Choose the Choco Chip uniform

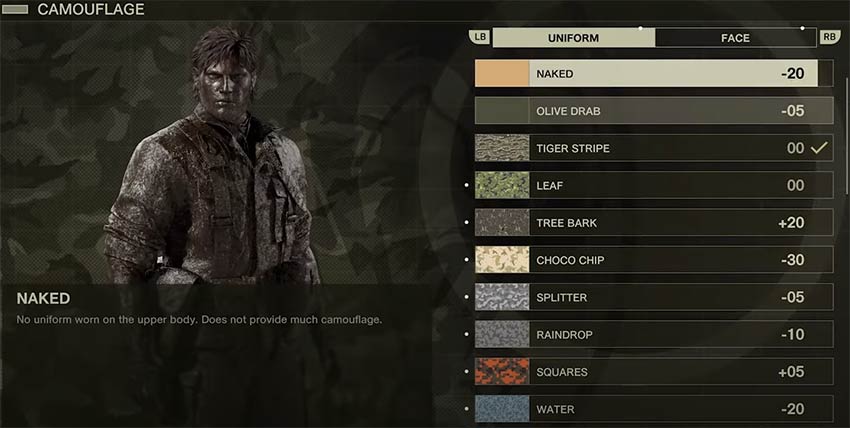(x=653, y=260)
